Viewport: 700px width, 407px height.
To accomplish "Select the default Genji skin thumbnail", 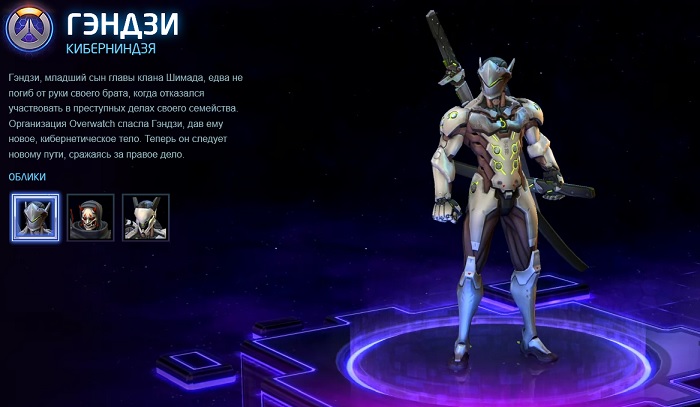I will (35, 217).
